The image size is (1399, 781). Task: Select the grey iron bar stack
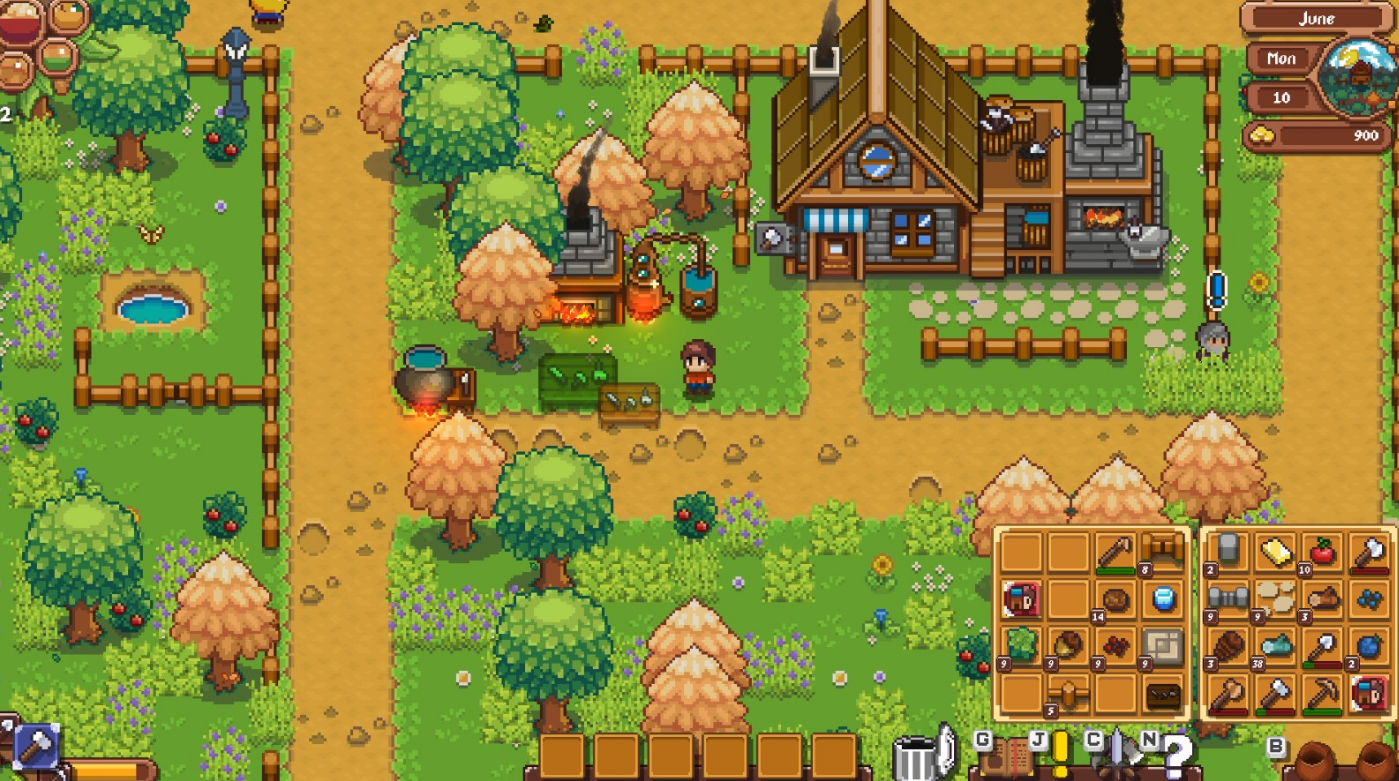coord(1227,599)
